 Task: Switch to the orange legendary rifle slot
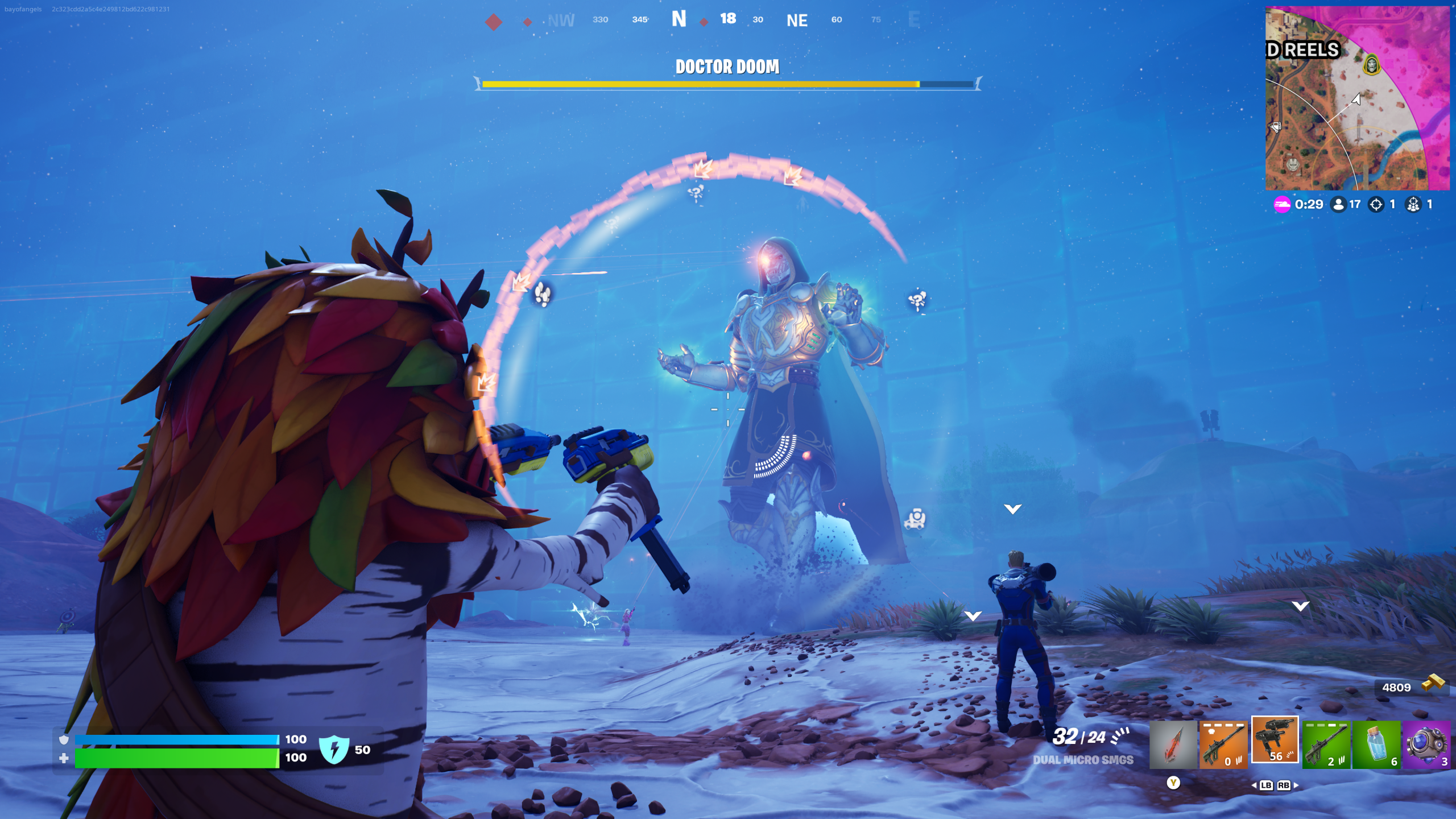[1223, 744]
